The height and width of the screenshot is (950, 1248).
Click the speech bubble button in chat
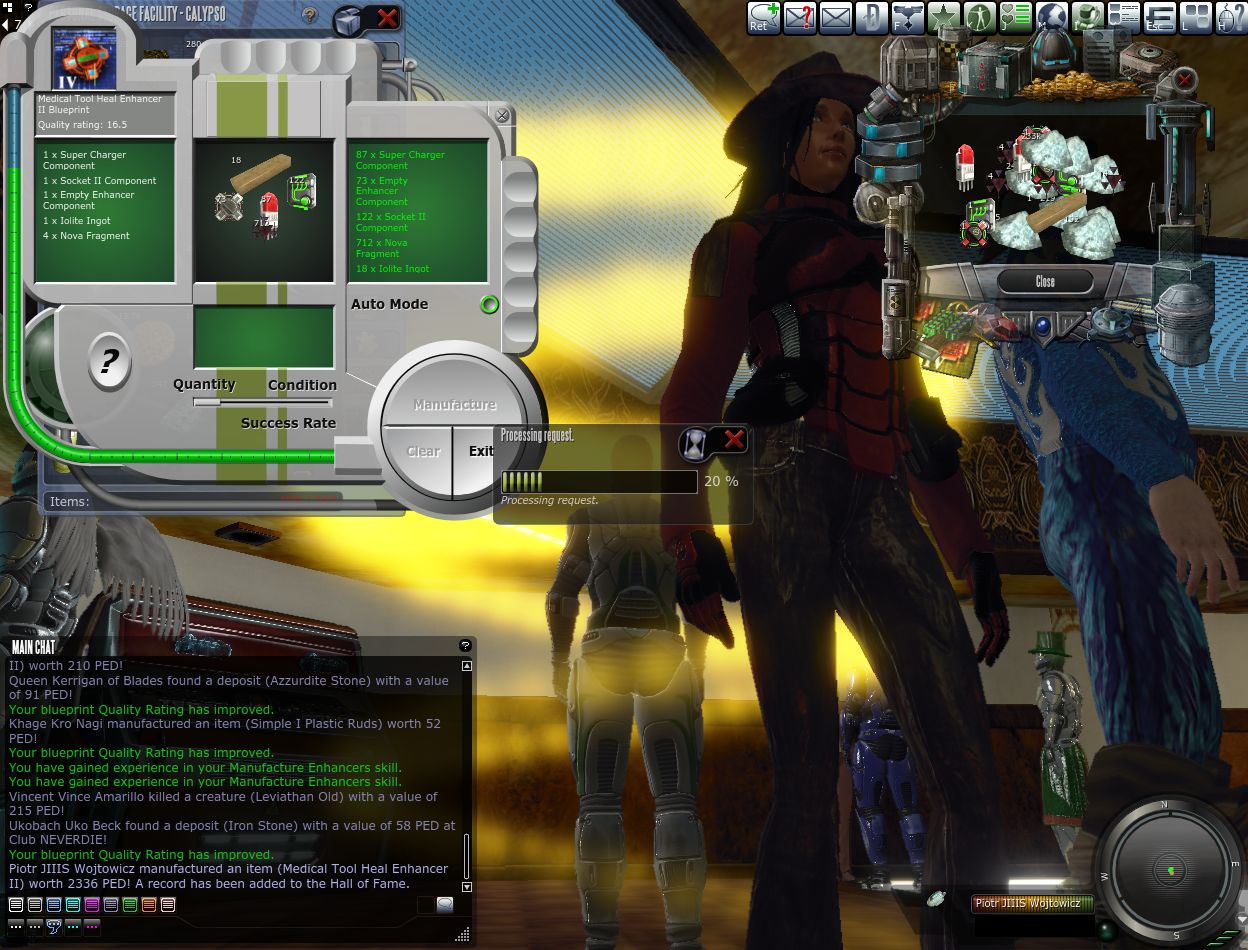(444, 905)
